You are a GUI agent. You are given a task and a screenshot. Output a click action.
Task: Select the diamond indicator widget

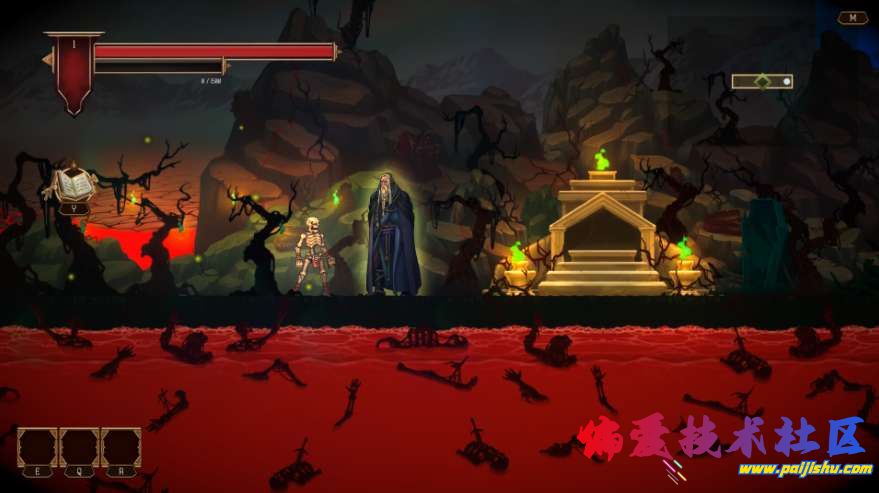tap(762, 81)
